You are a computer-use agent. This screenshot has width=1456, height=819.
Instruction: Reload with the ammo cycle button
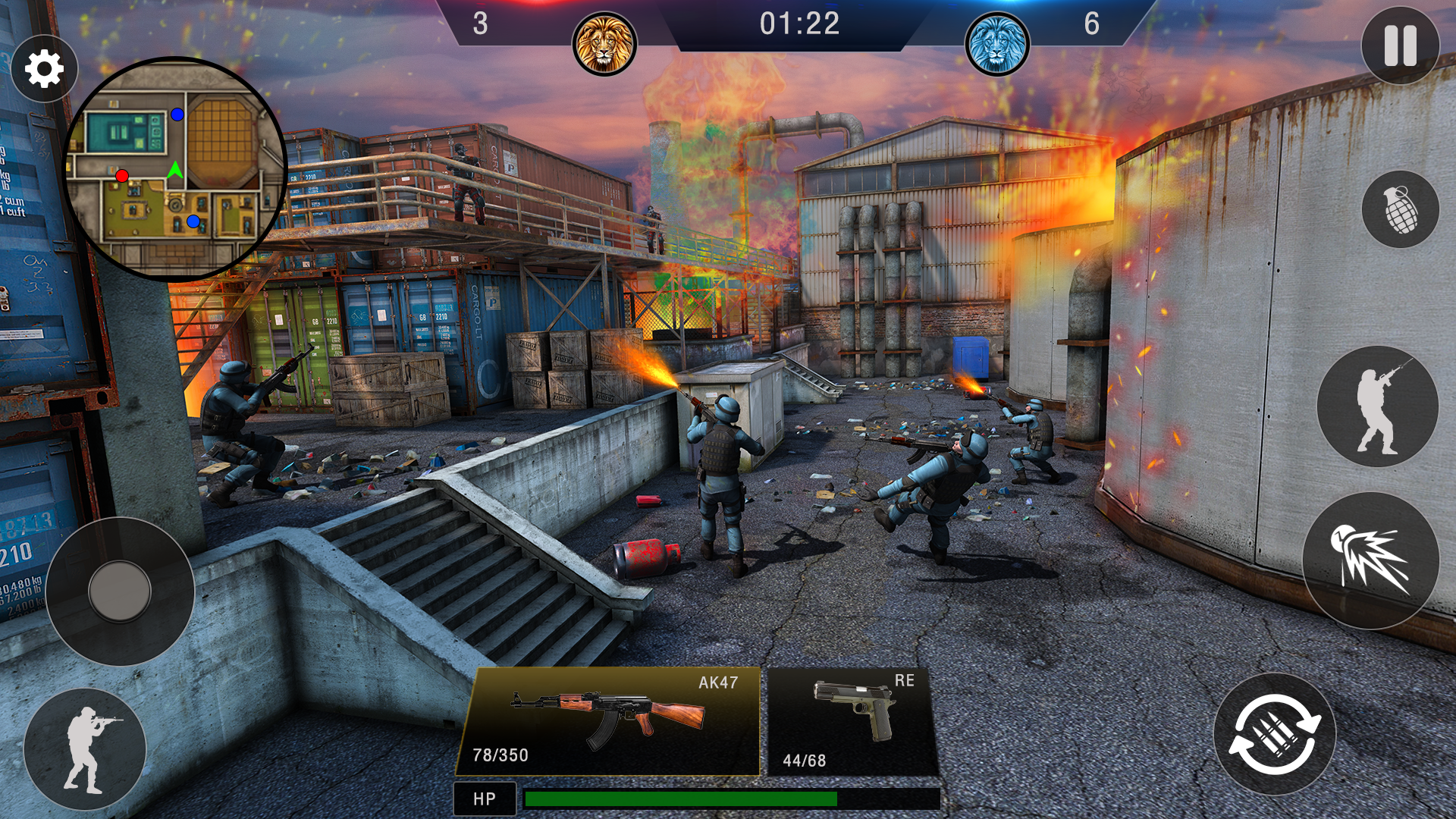tap(1274, 734)
